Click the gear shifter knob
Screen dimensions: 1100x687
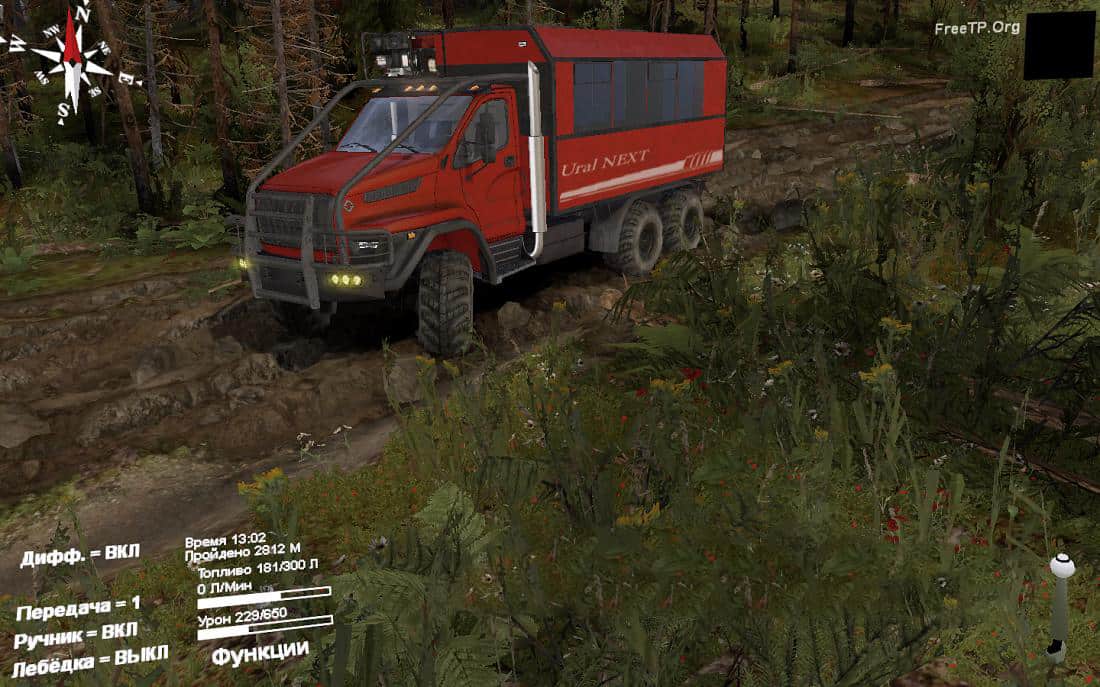1062,567
